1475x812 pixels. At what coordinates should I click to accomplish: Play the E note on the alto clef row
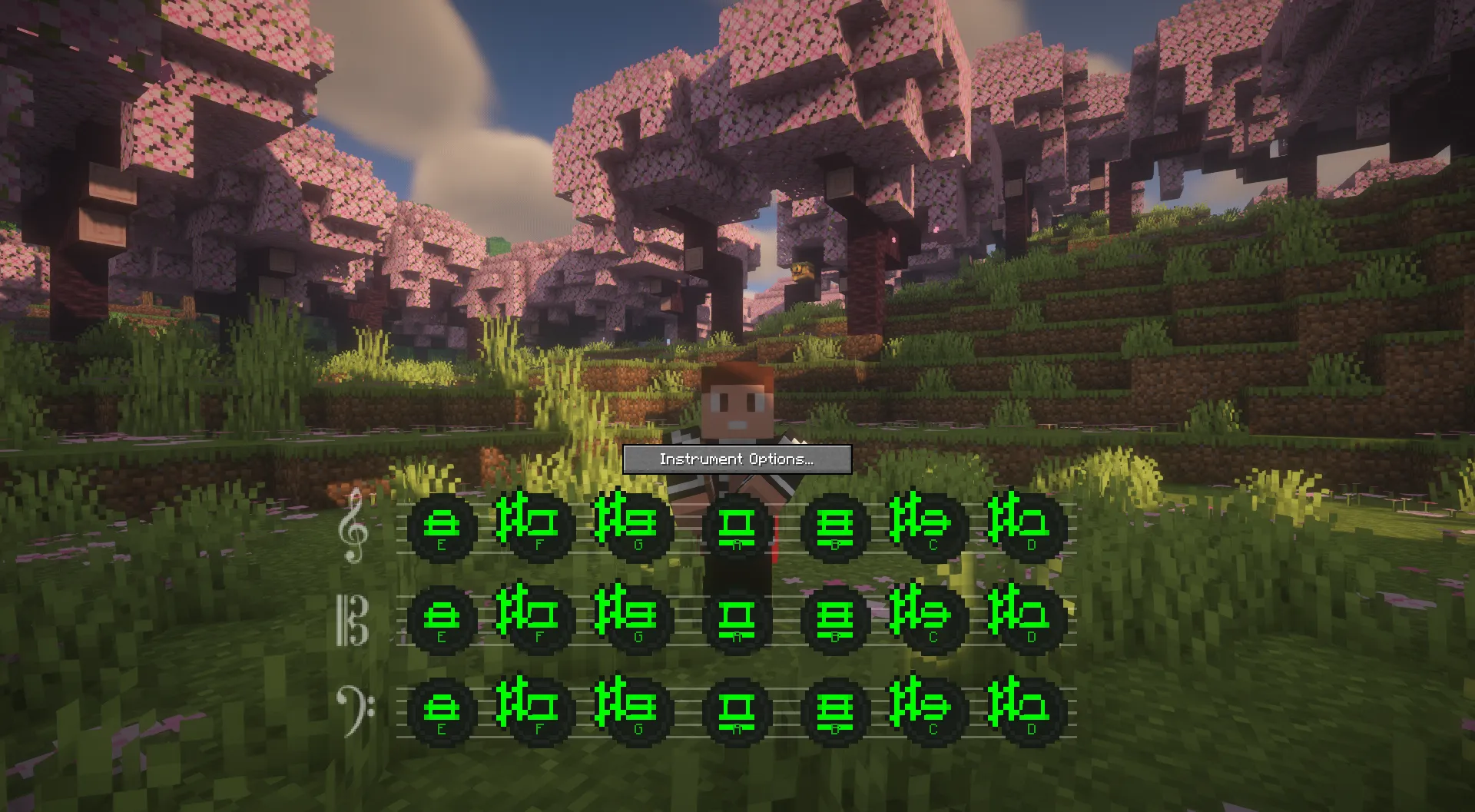(442, 618)
